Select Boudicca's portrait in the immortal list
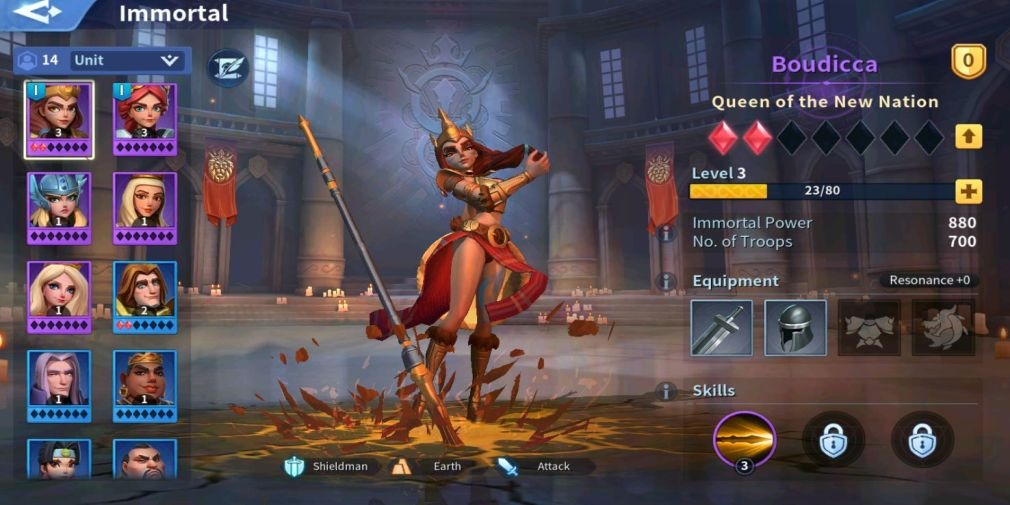The height and width of the screenshot is (505, 1010). 59,119
